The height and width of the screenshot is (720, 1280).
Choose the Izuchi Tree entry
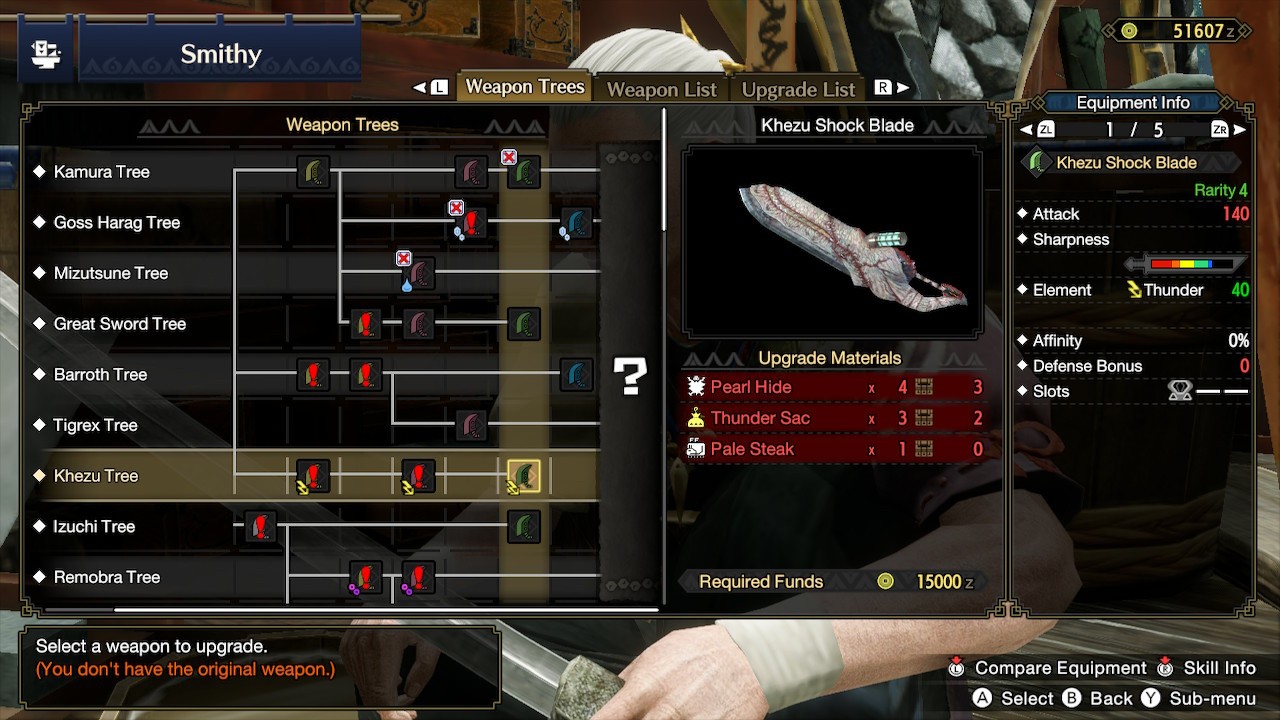tap(93, 527)
